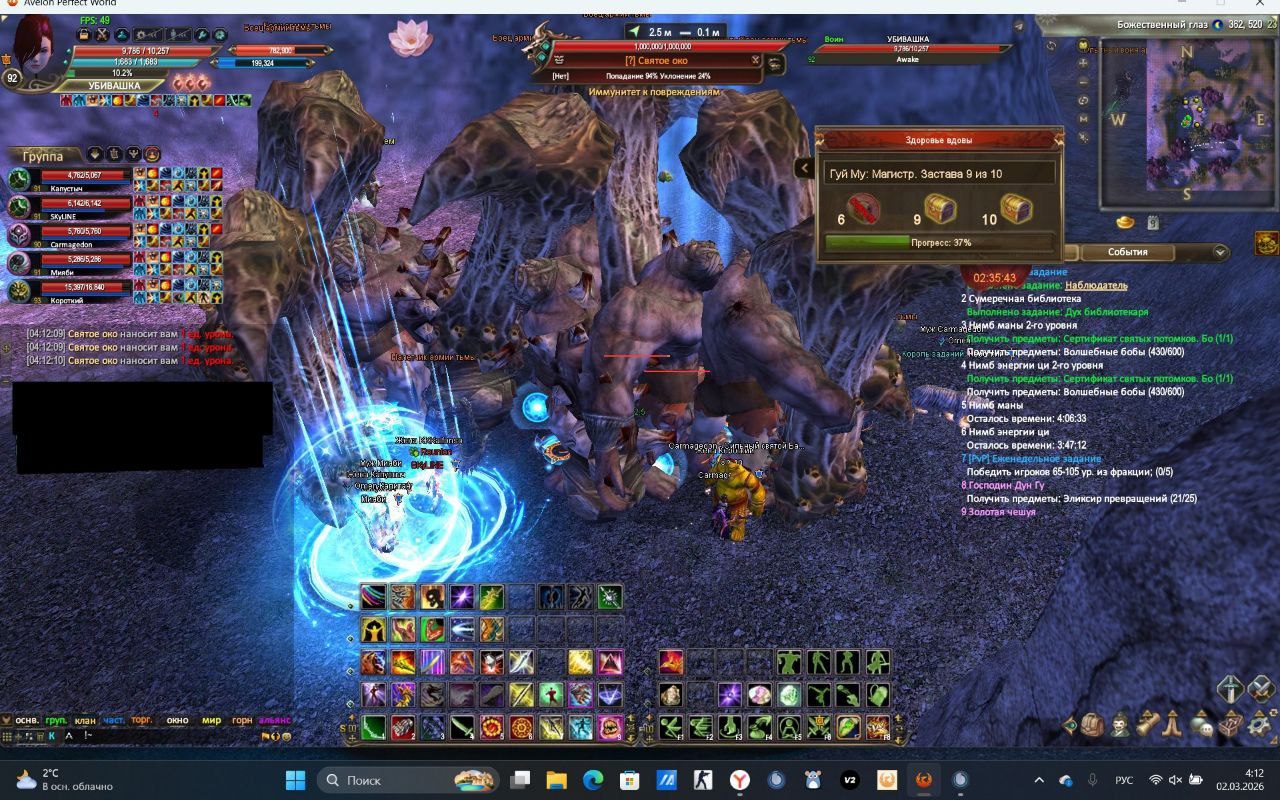This screenshot has height=800, width=1280.
Task: Zoom in the minimap with plus button
Action: tap(1083, 62)
